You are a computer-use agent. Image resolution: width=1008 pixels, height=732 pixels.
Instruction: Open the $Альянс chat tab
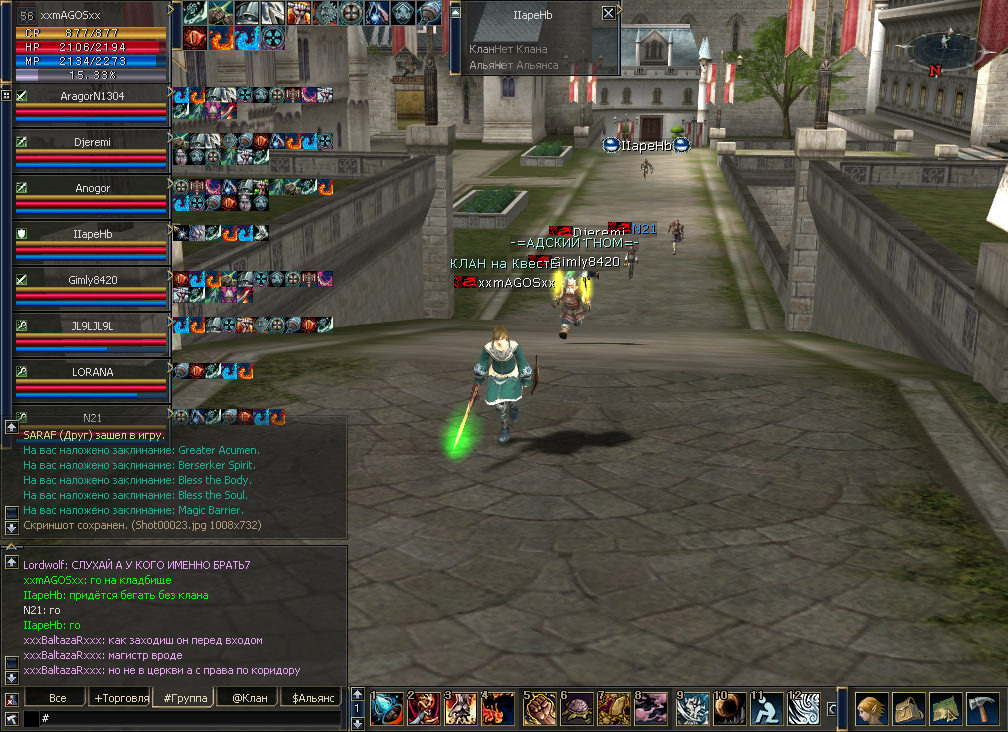tap(311, 697)
